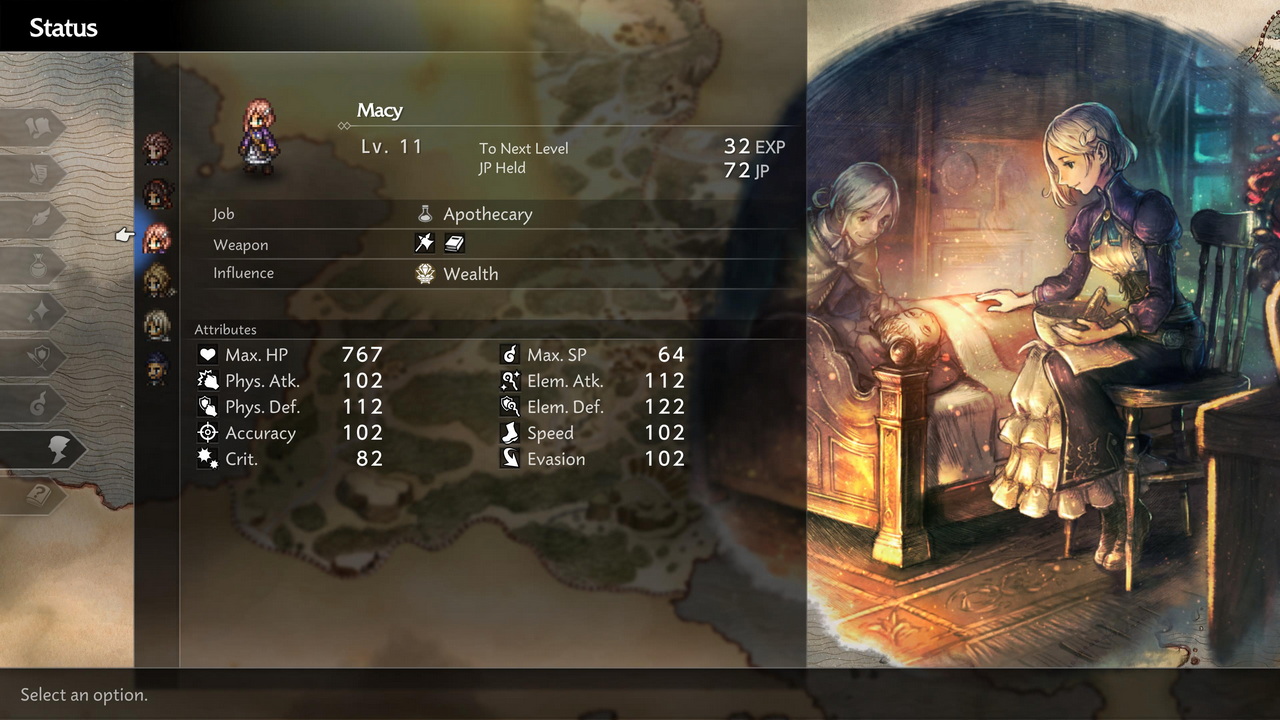Viewport: 1280px width, 720px height.
Task: Select the dark blue-haired party member portrait
Action: (157, 369)
